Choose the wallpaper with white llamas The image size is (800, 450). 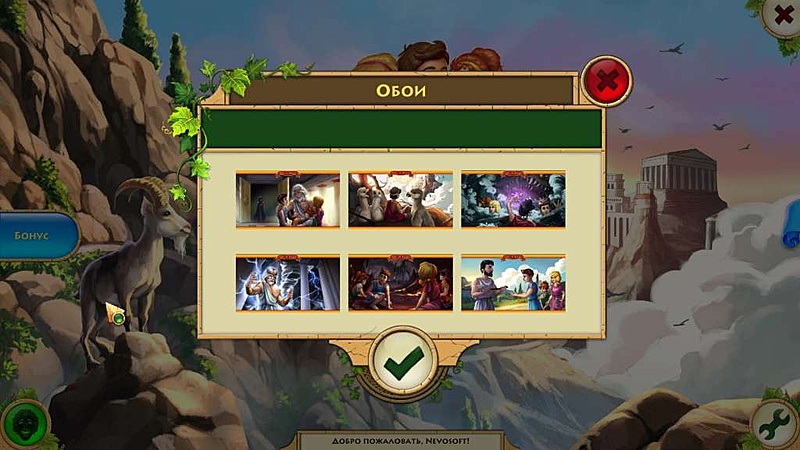(x=400, y=199)
